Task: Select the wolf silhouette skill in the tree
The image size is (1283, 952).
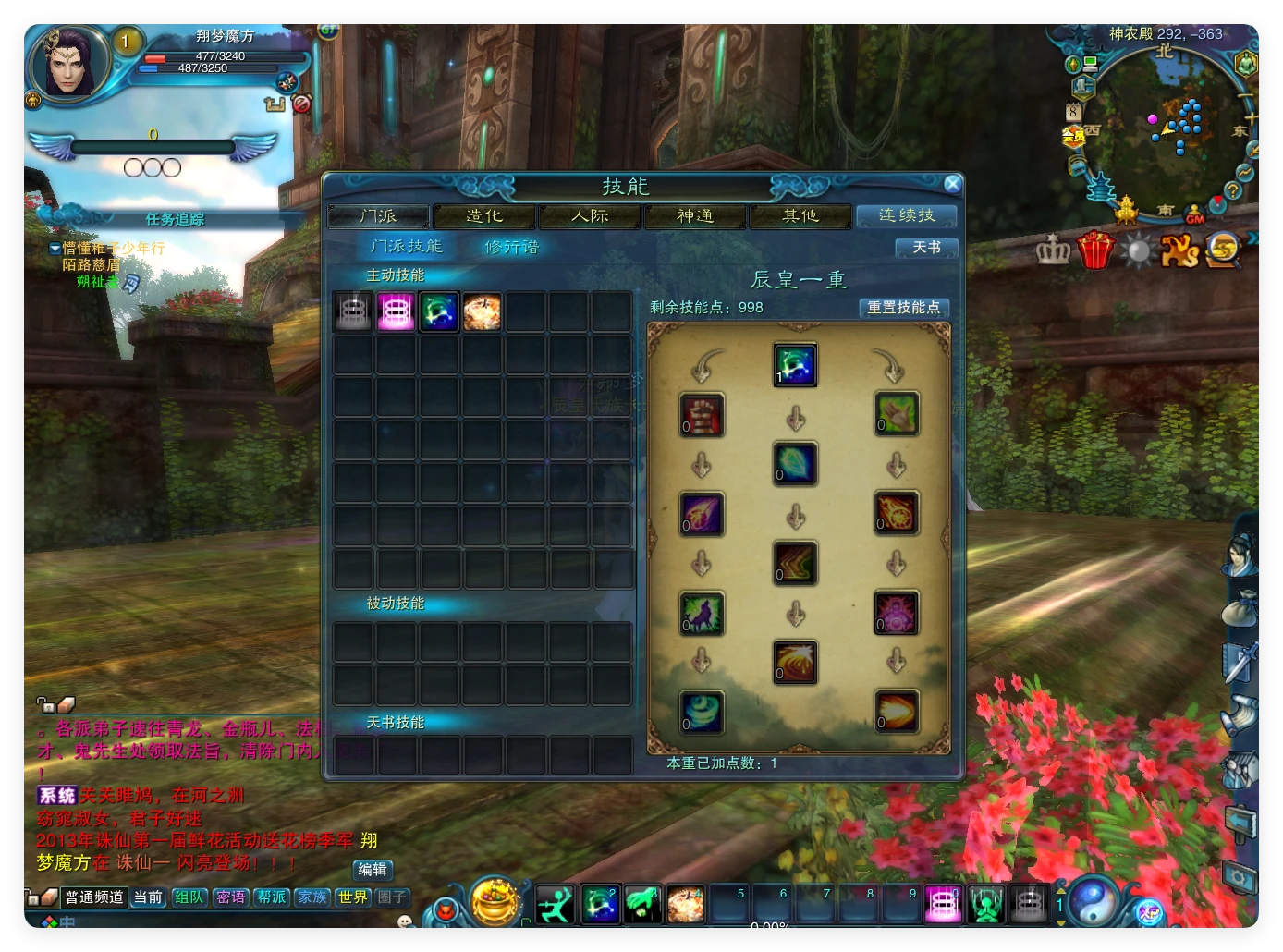Action: (x=702, y=614)
